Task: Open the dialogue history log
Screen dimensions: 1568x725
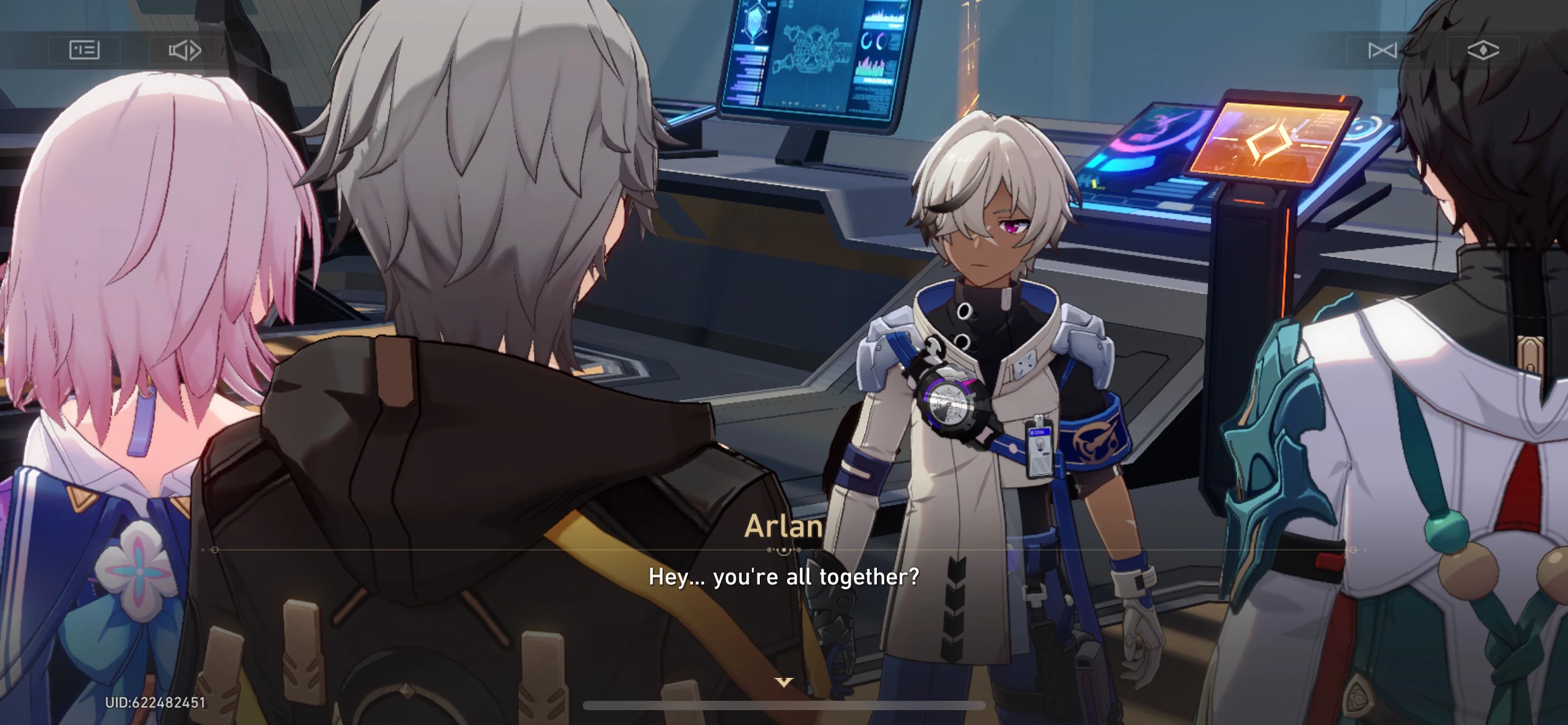Action: (84, 51)
